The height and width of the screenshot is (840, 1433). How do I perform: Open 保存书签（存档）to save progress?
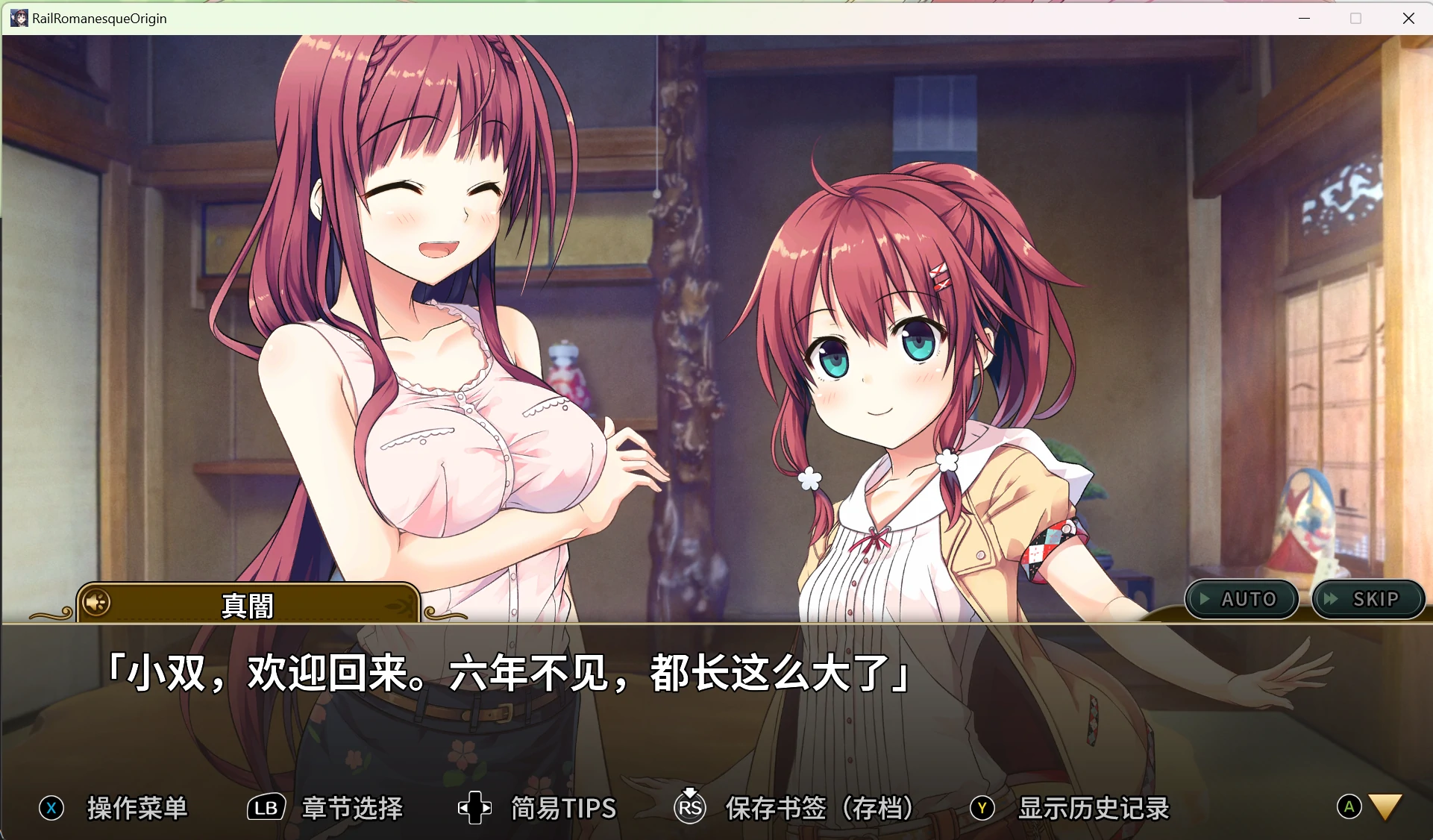[x=819, y=808]
